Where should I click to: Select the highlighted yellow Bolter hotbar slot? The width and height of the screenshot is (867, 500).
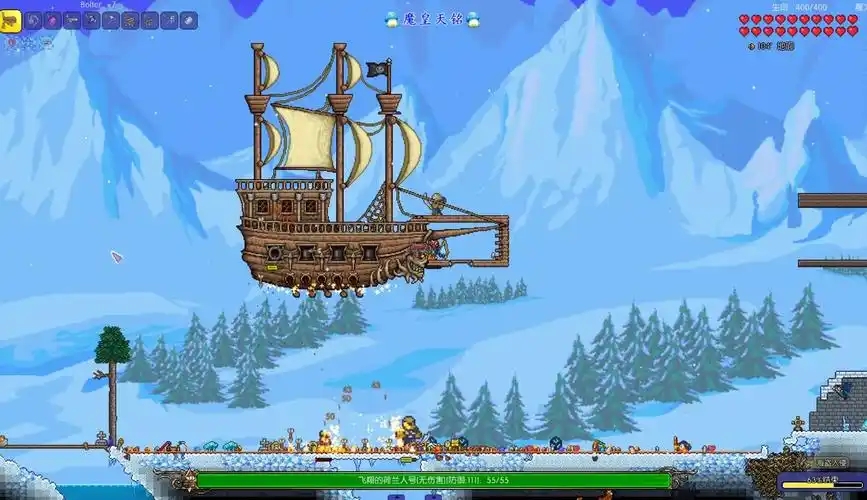pos(13,19)
